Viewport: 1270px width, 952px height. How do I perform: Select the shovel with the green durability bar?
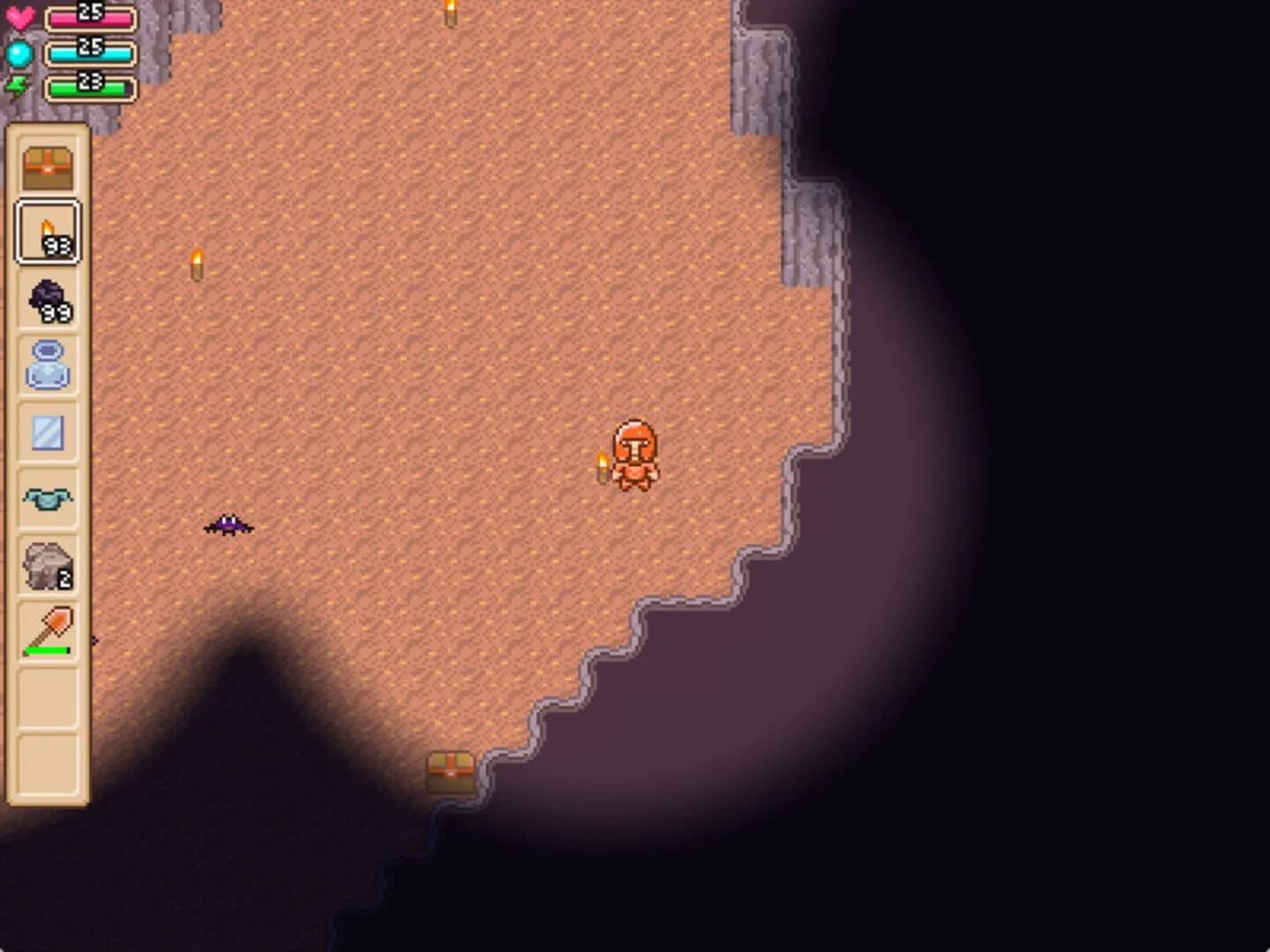[47, 628]
